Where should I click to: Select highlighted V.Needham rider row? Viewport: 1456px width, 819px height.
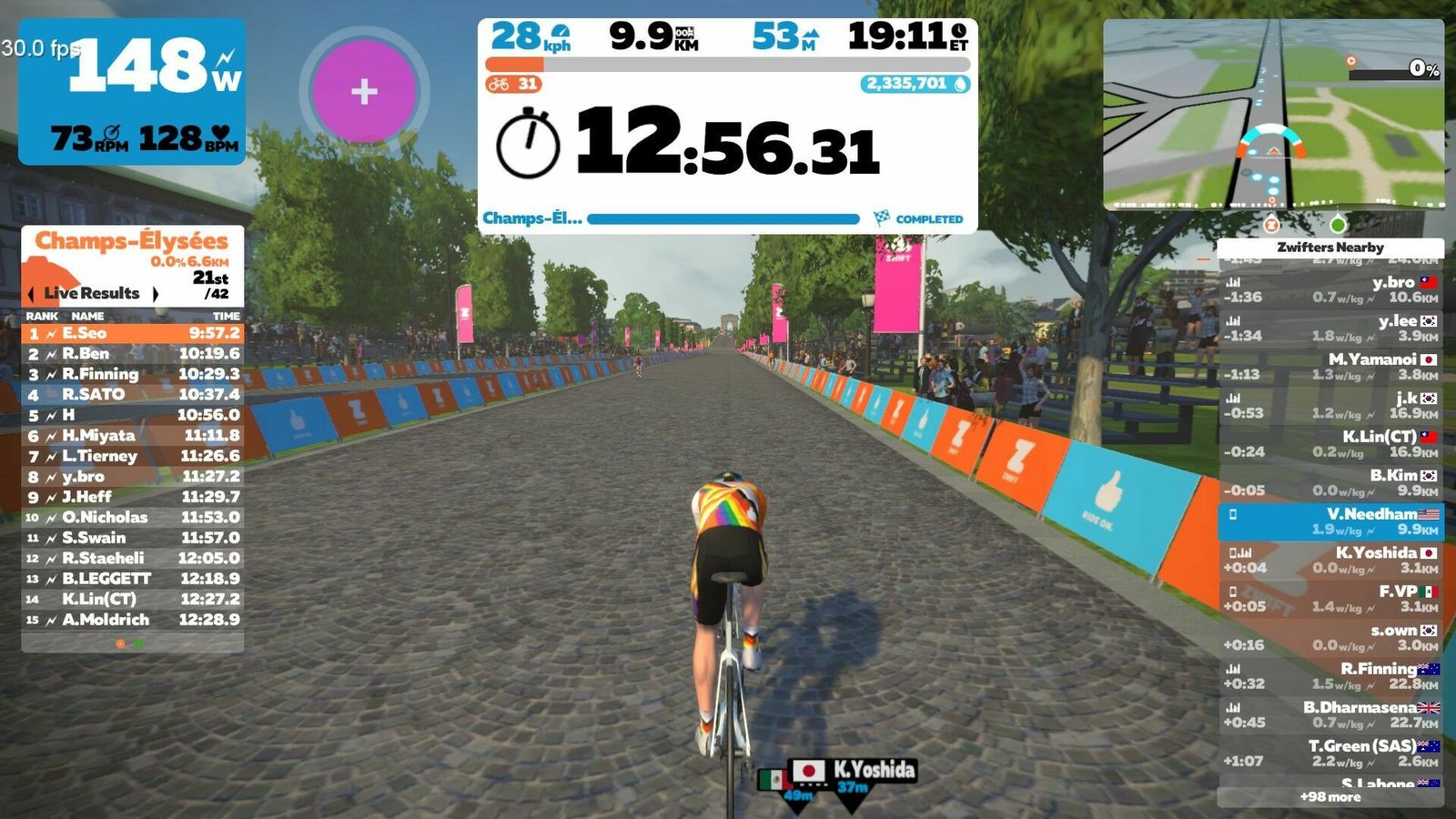pos(1330,521)
